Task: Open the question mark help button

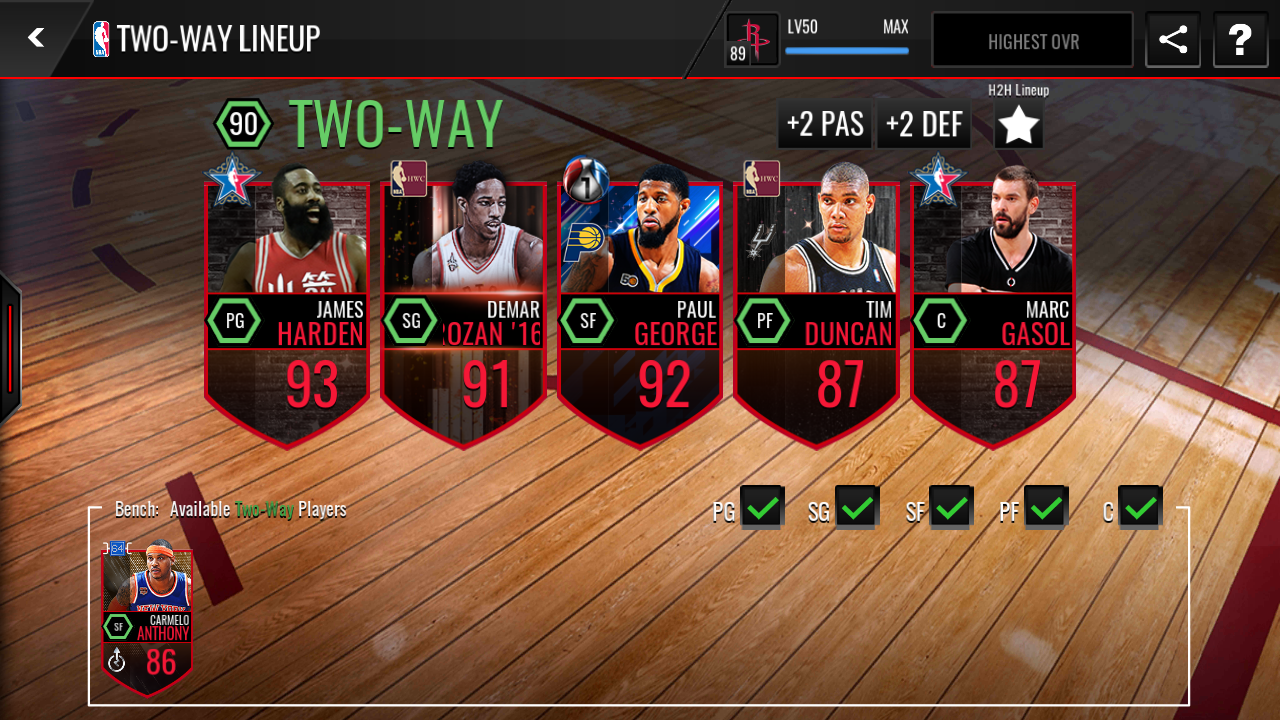Action: (1240, 40)
